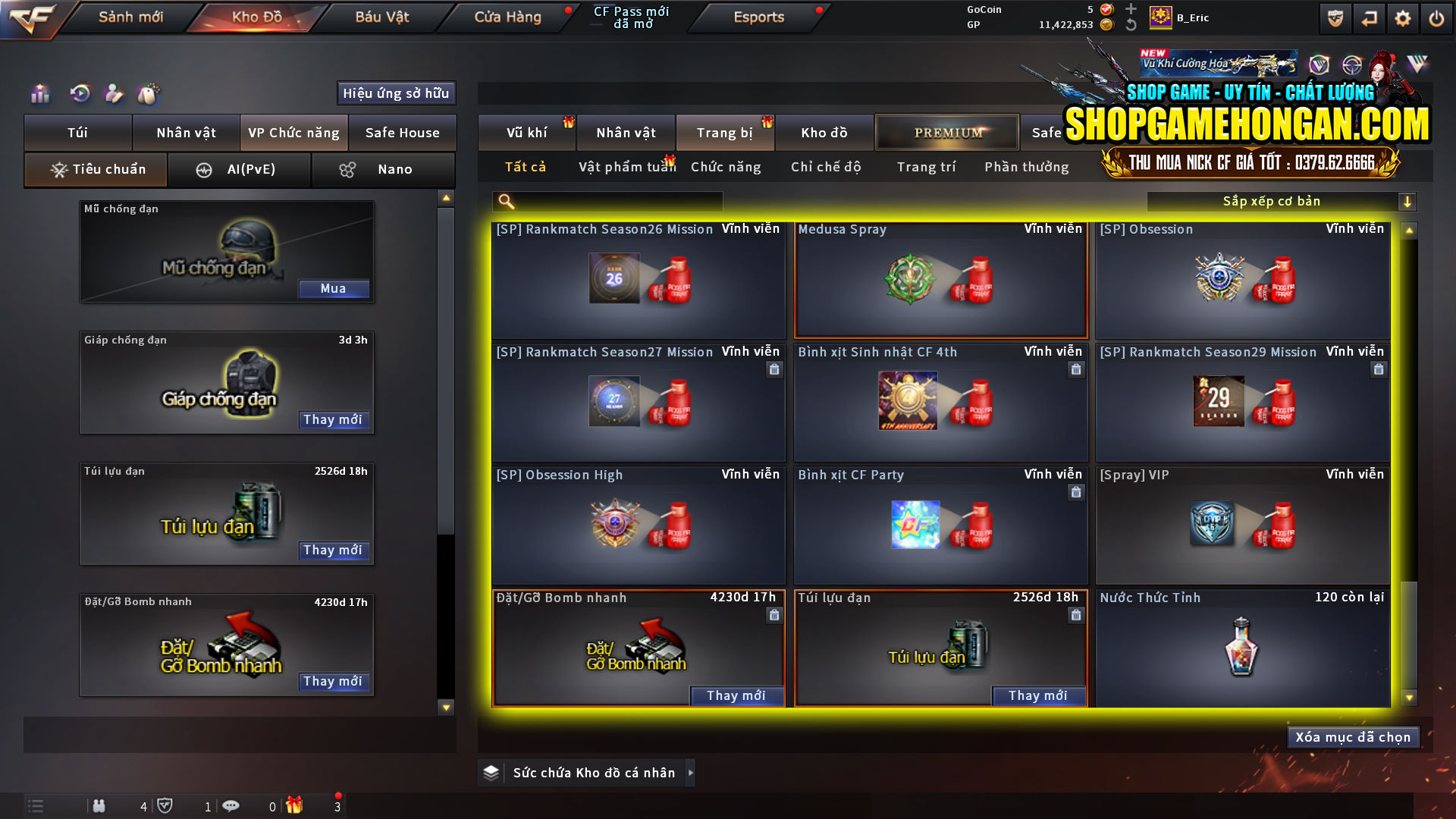The height and width of the screenshot is (819, 1456).
Task: Click the search input field above items
Action: [607, 202]
